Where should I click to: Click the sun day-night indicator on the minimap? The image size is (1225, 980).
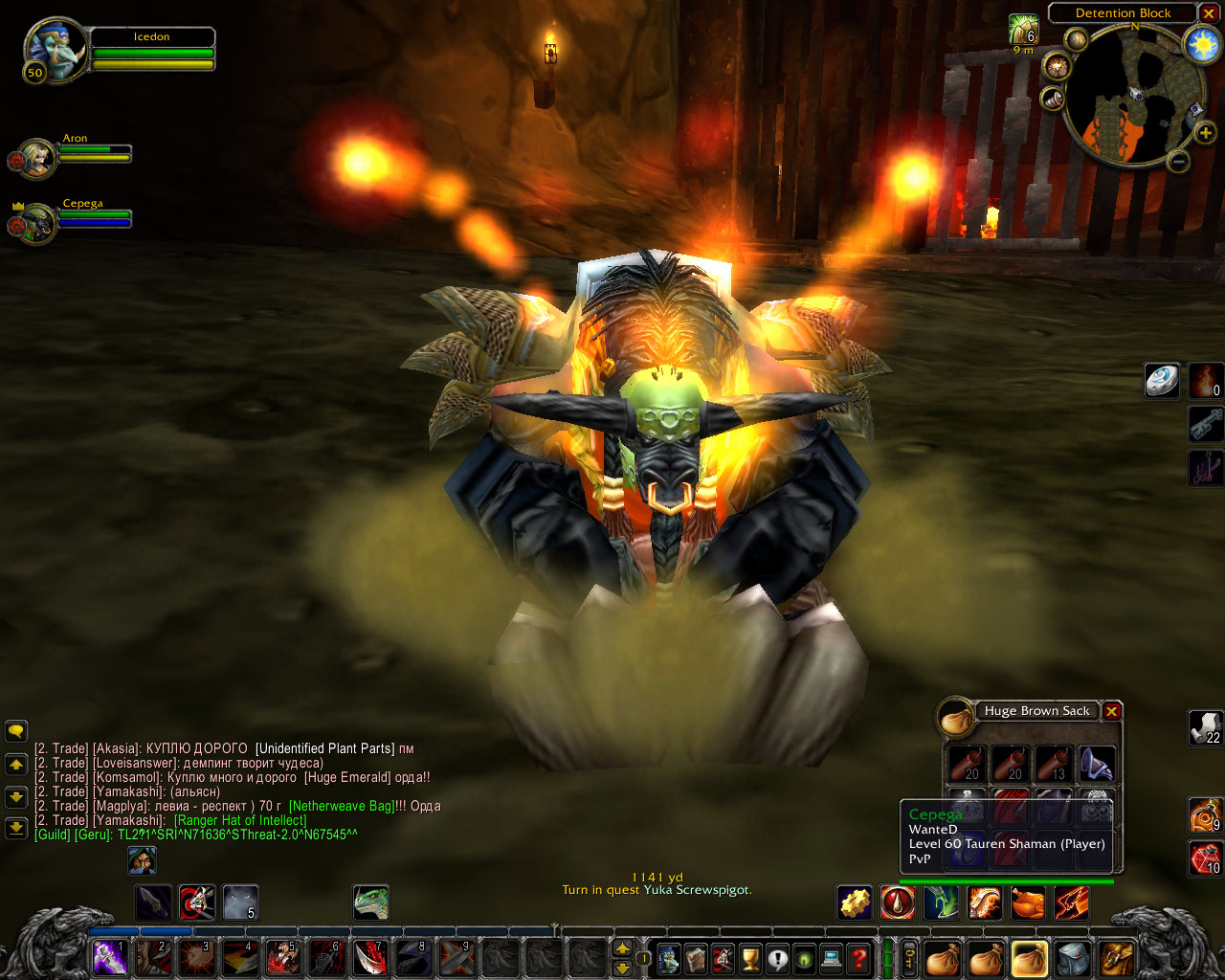coord(1200,45)
